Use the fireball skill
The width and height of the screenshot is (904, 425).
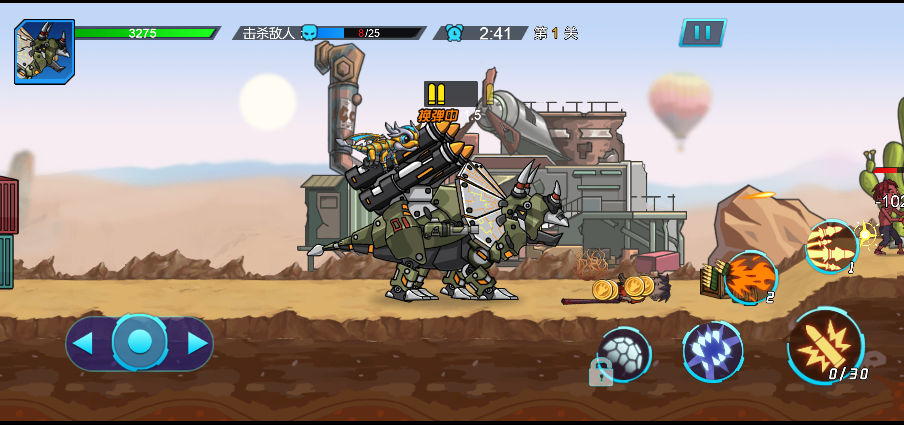750,277
